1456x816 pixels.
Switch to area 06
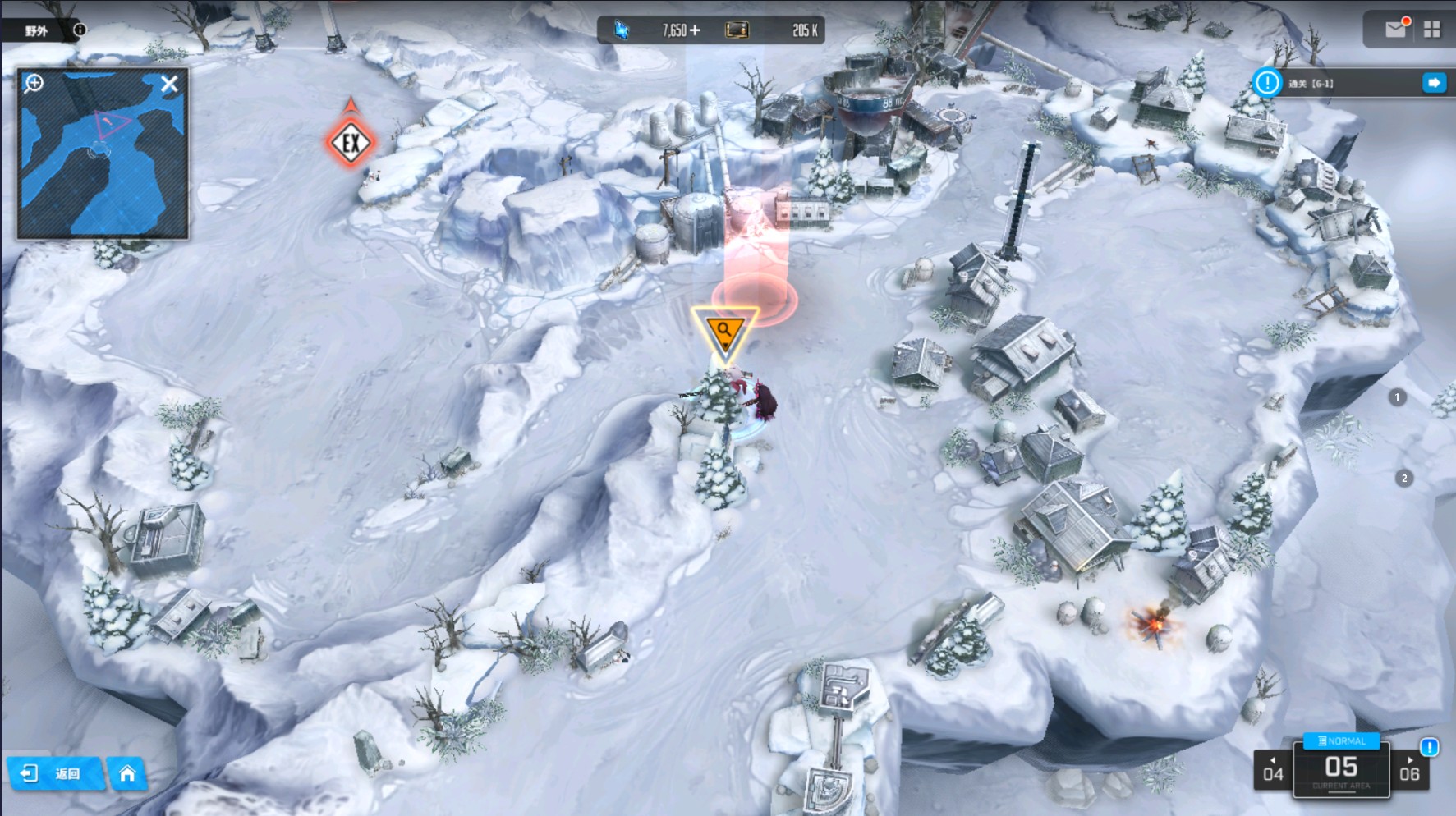(1409, 772)
